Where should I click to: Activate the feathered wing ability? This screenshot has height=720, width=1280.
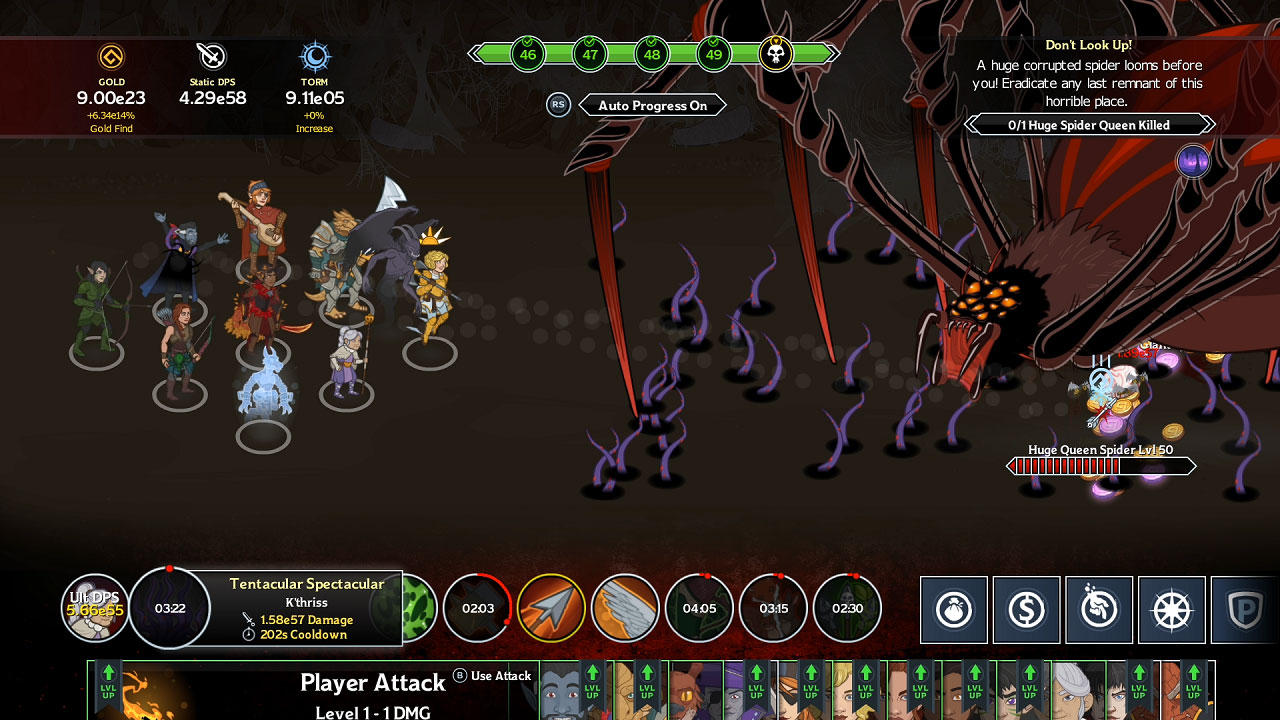coord(626,608)
